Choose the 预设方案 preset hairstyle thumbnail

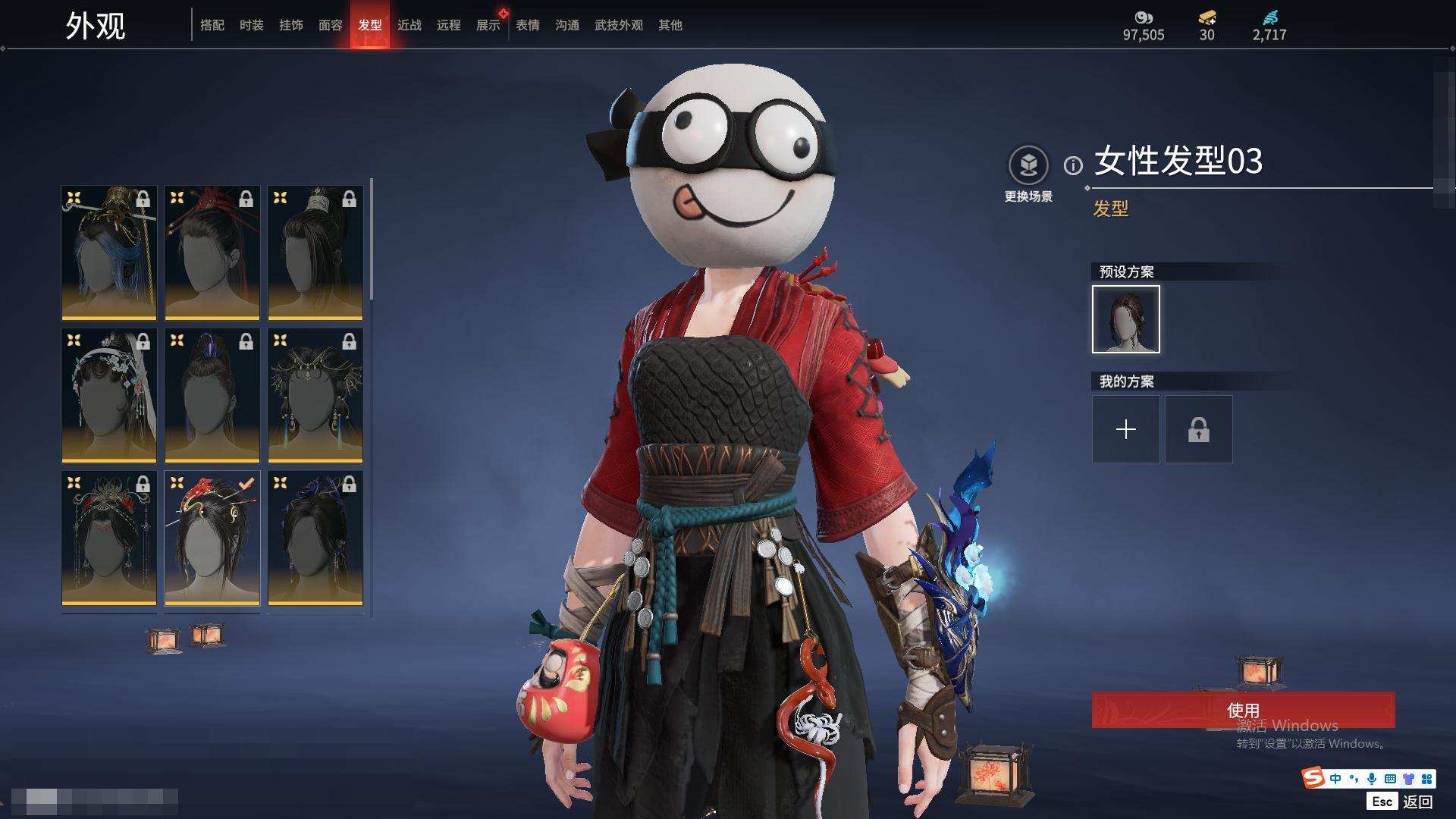(x=1126, y=319)
